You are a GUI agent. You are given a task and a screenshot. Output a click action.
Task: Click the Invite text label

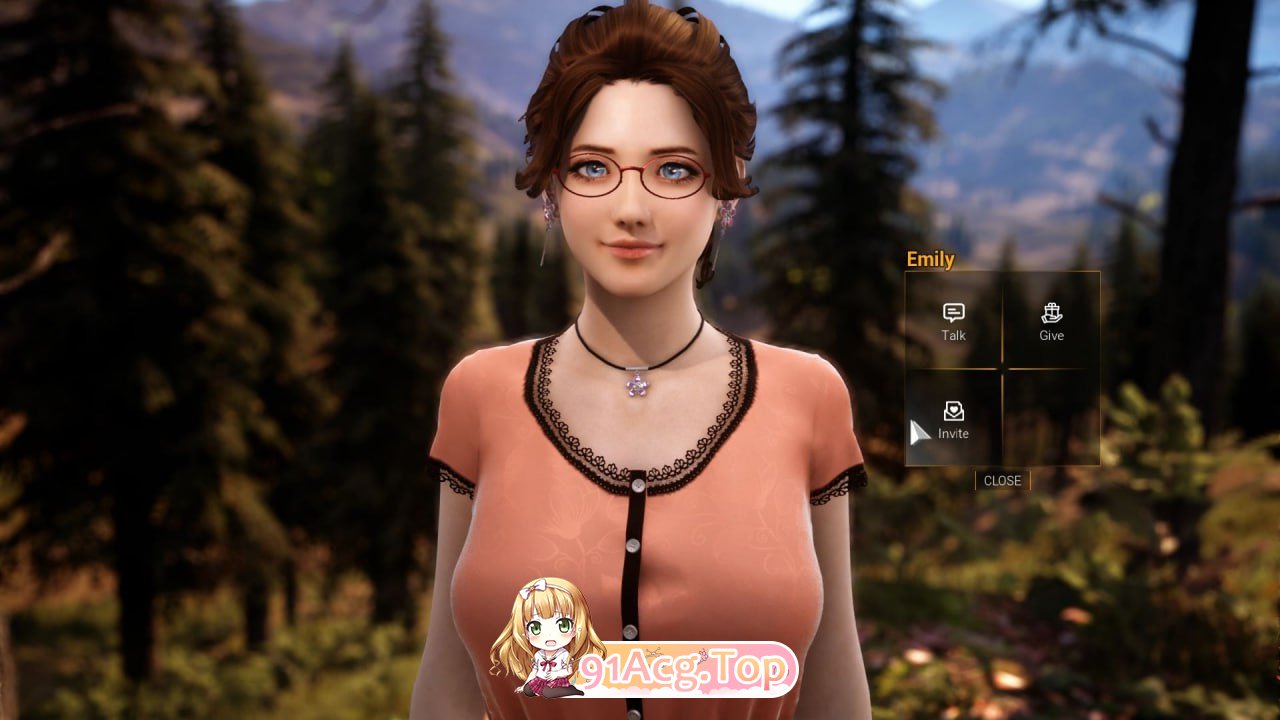(952, 433)
